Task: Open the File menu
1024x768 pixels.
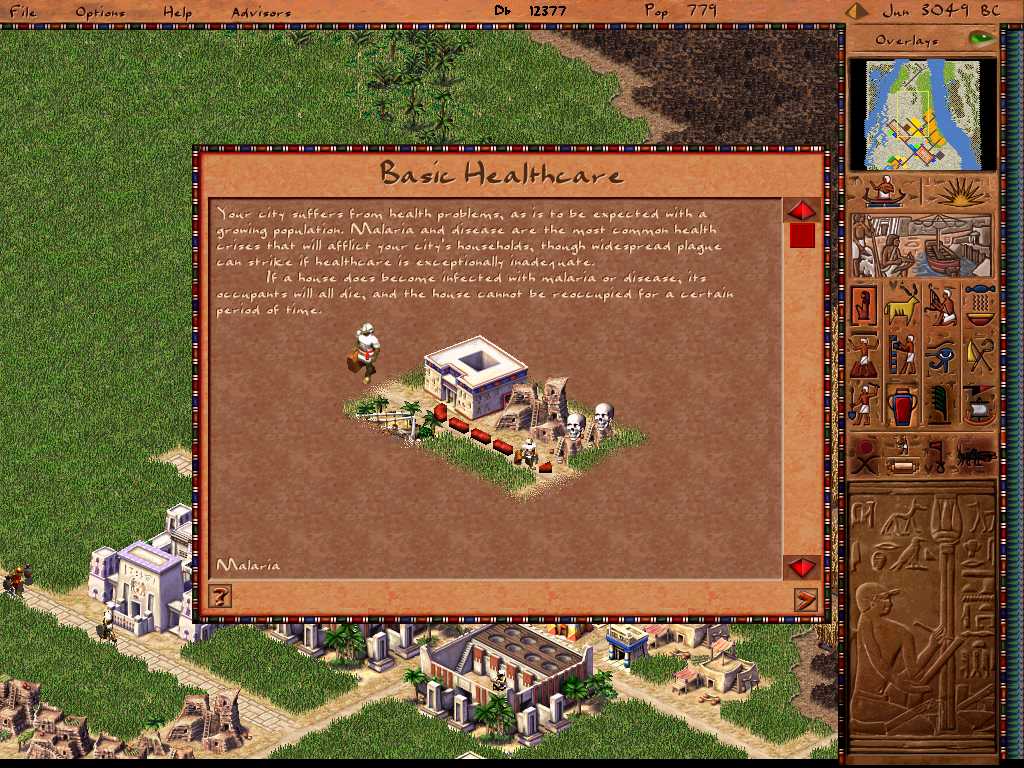Action: point(23,12)
